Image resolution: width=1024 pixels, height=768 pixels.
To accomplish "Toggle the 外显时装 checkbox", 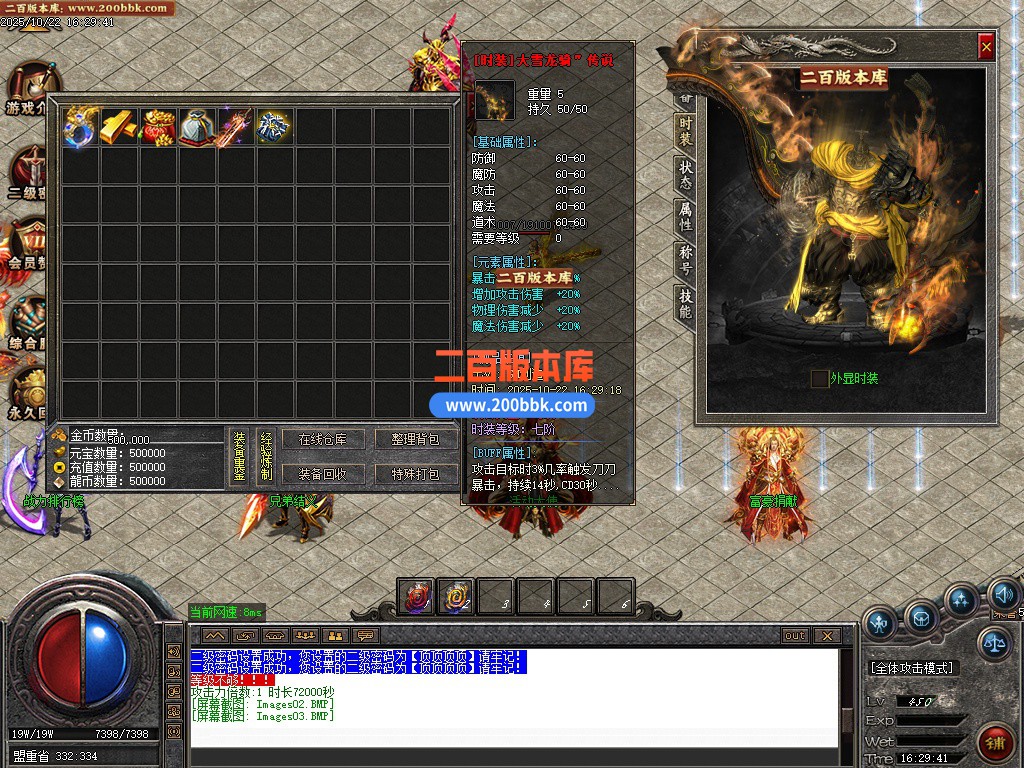I will pyautogui.click(x=820, y=378).
